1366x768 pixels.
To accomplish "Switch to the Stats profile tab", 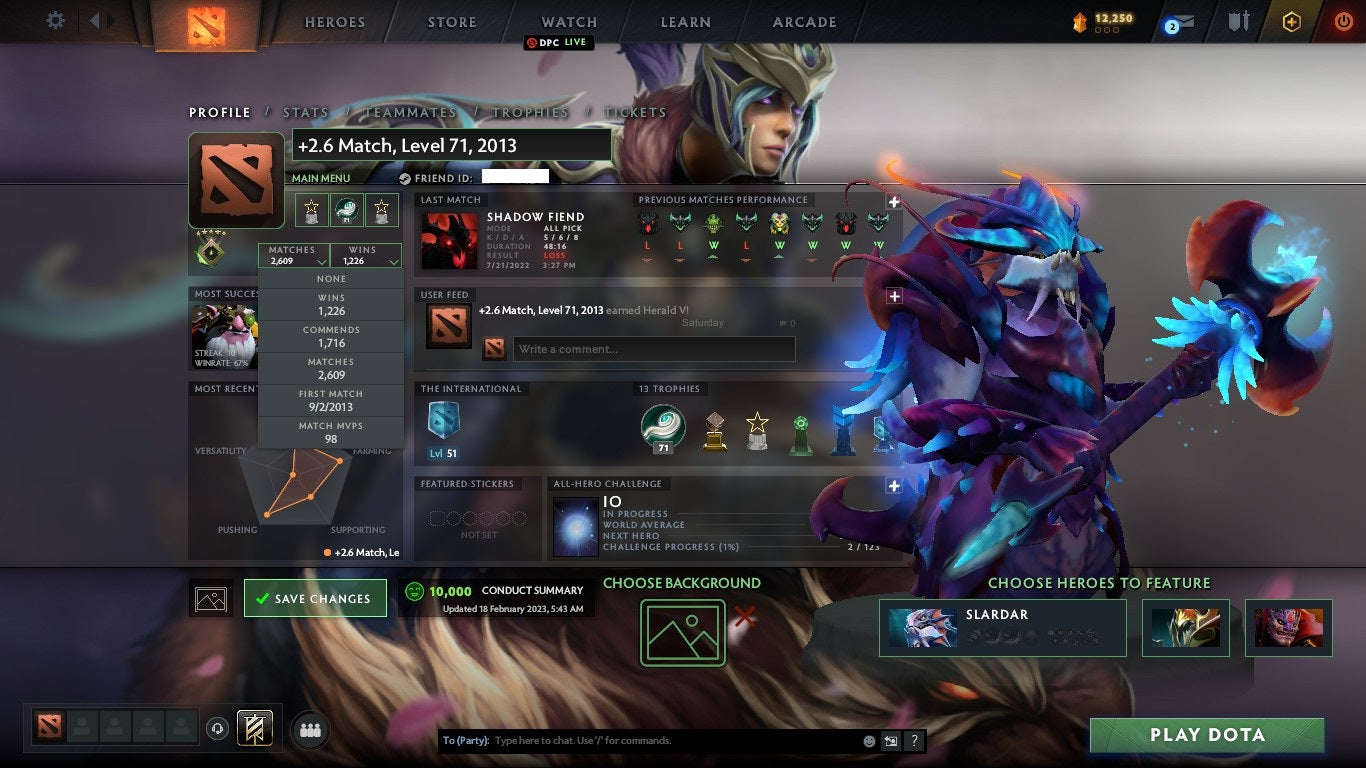I will [x=306, y=113].
